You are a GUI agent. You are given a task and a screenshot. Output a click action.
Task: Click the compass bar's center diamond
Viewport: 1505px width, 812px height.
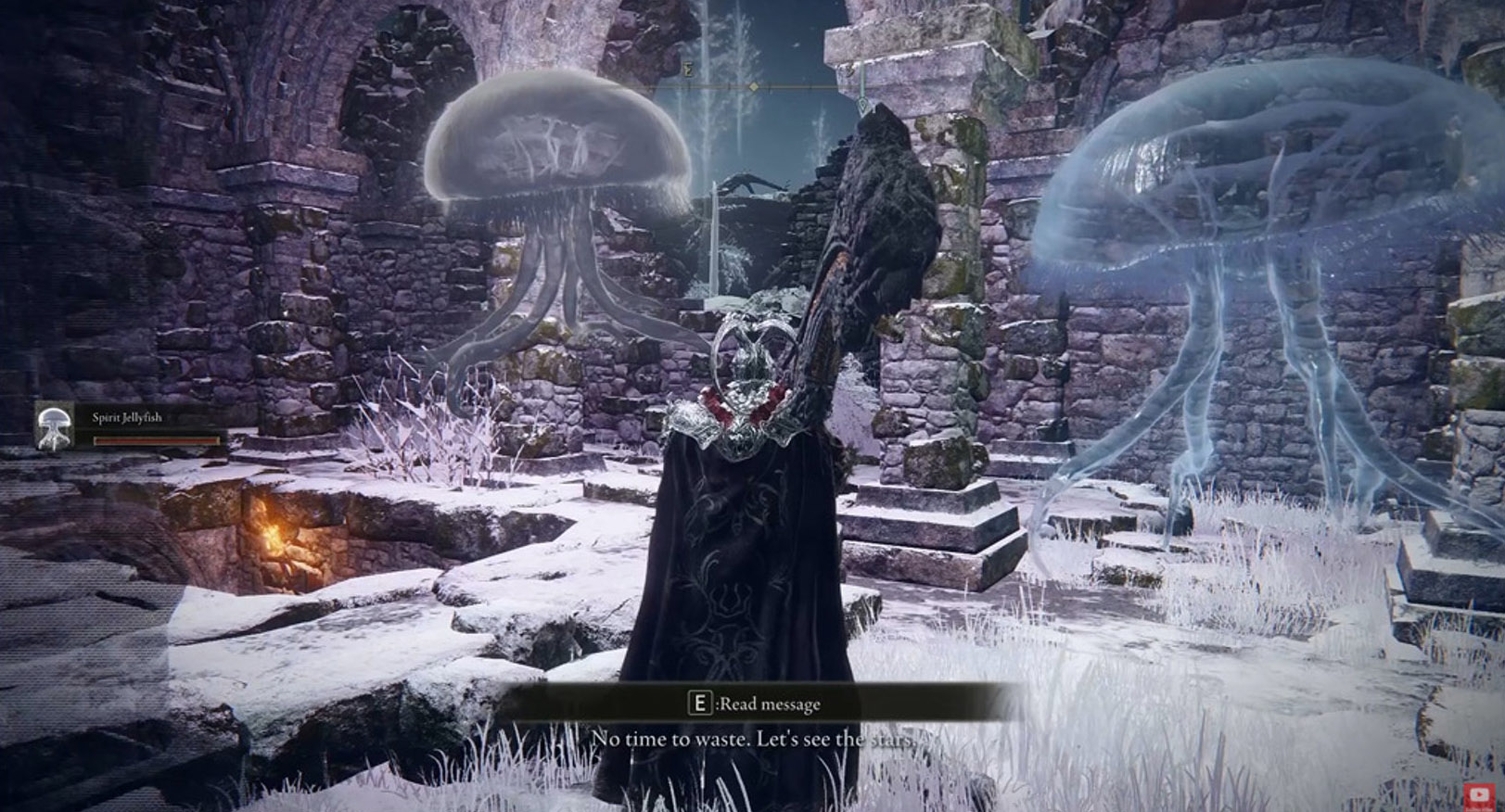click(x=755, y=87)
